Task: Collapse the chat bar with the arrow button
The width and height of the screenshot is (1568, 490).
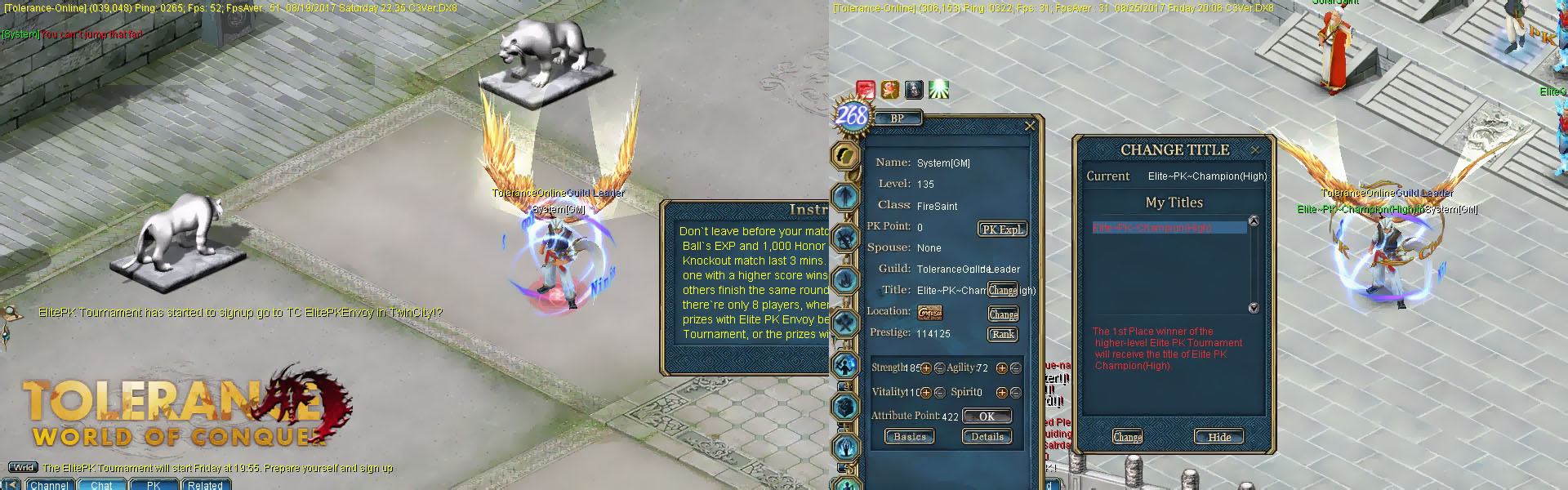Action: (11, 485)
